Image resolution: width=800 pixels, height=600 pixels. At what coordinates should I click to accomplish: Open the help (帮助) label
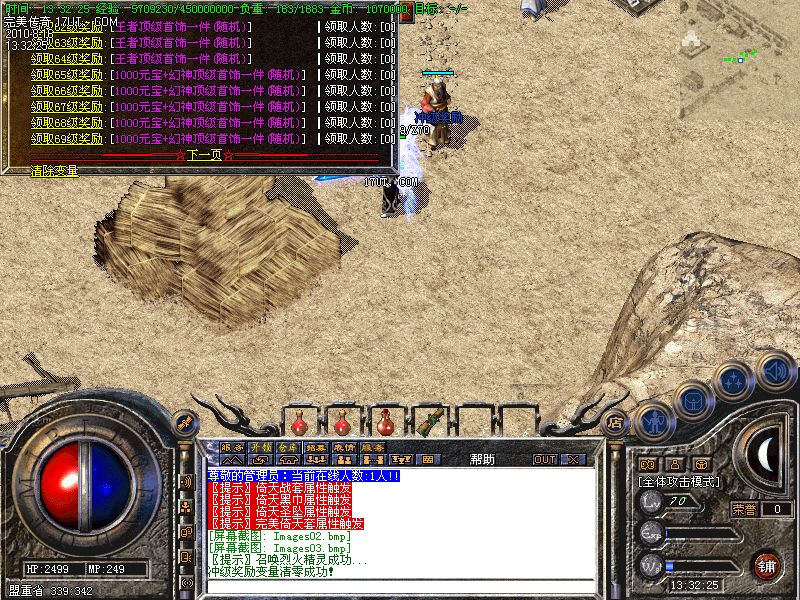point(482,459)
